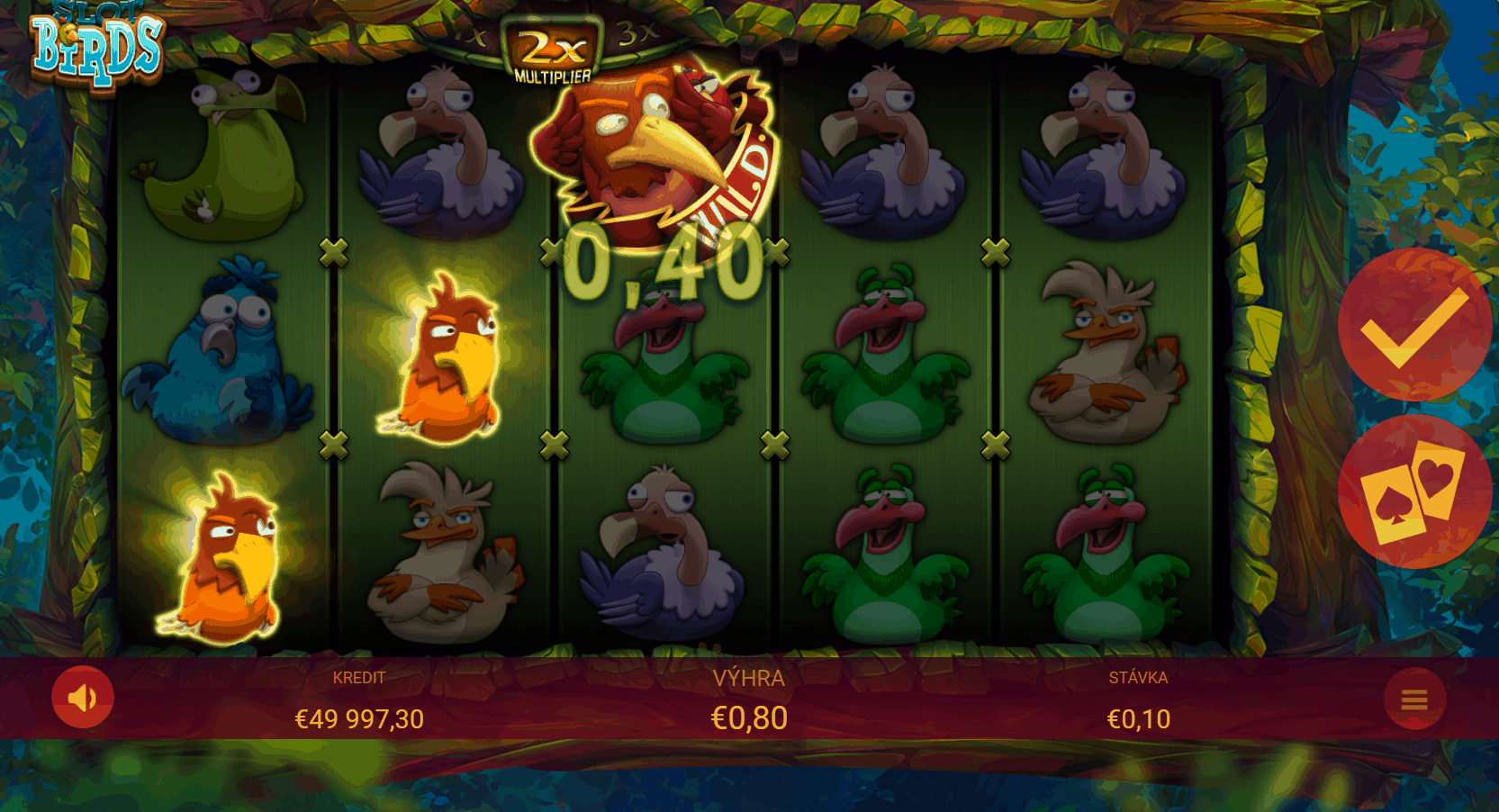1499x812 pixels.
Task: Open the card gamble feature
Action: (x=1413, y=492)
